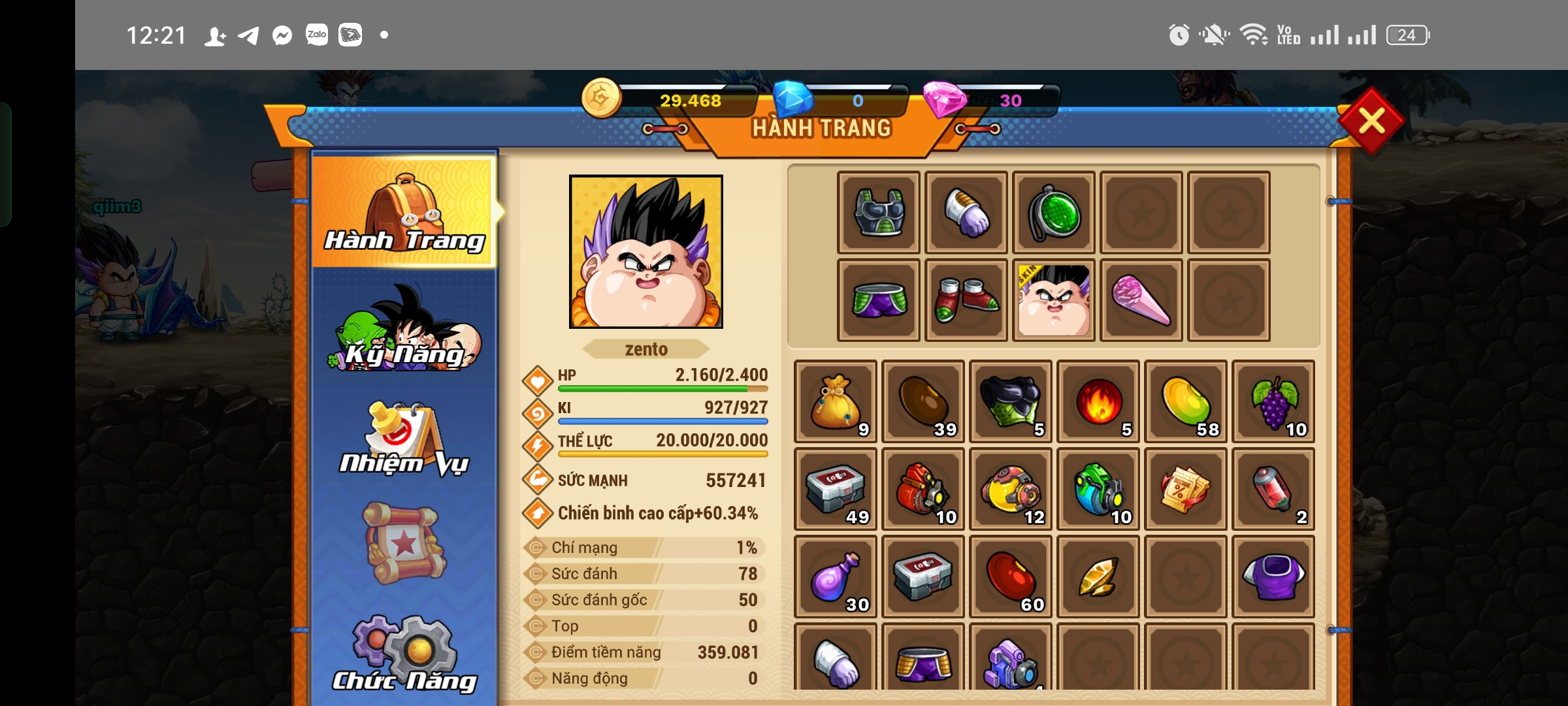
Task: Select the equipped green radar slot
Action: (x=1054, y=212)
